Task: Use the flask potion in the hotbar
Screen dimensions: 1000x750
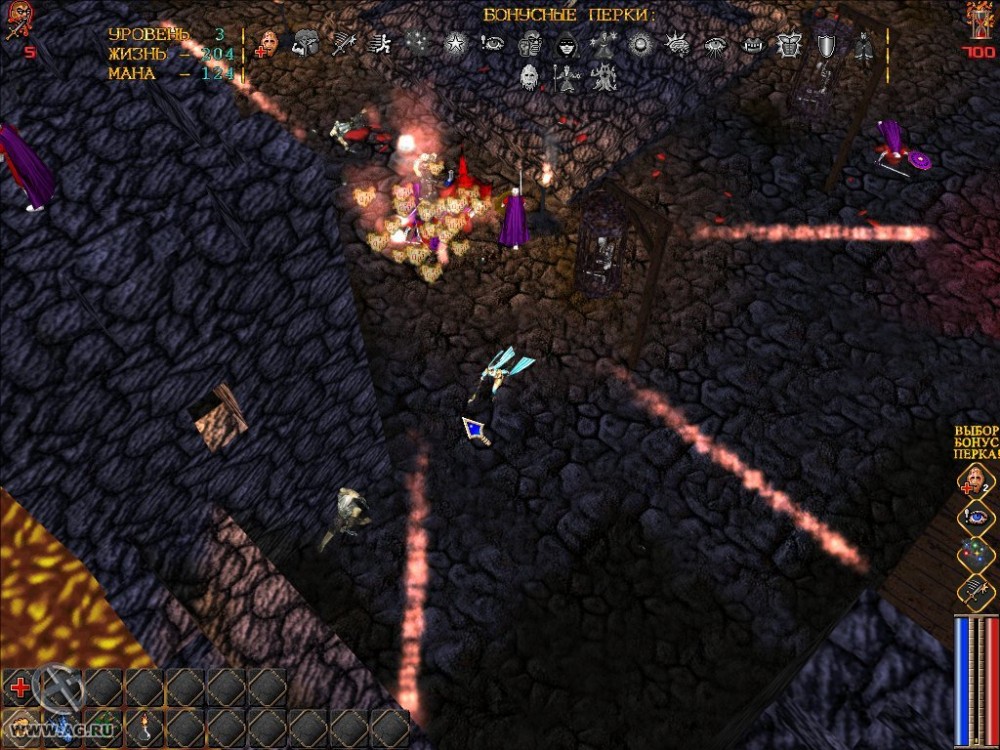Action: 143,729
